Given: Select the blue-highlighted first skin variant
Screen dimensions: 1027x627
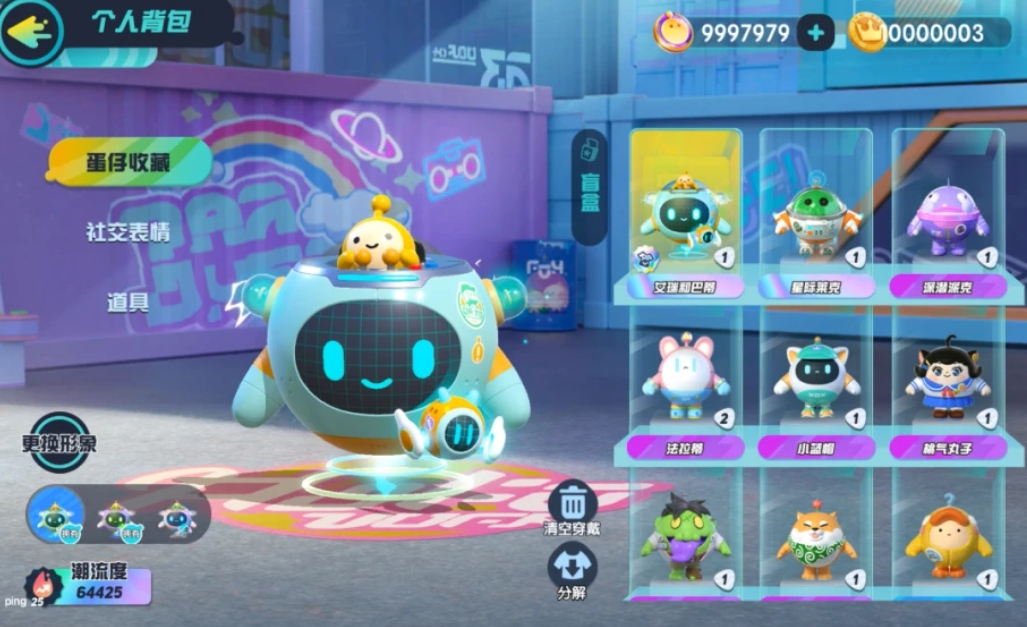Looking at the screenshot, I should coord(56,514).
